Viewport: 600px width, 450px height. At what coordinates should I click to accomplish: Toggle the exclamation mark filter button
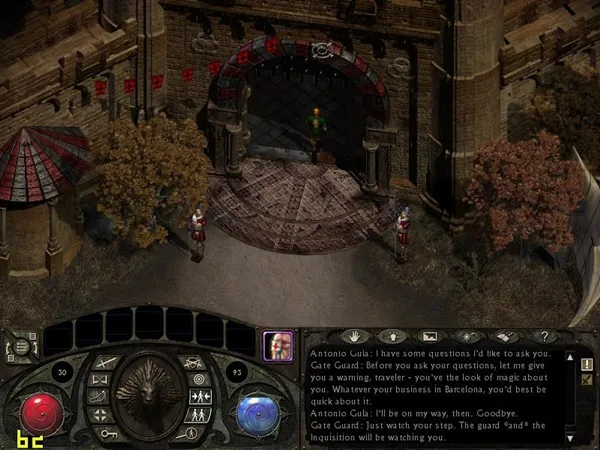[x=587, y=364]
